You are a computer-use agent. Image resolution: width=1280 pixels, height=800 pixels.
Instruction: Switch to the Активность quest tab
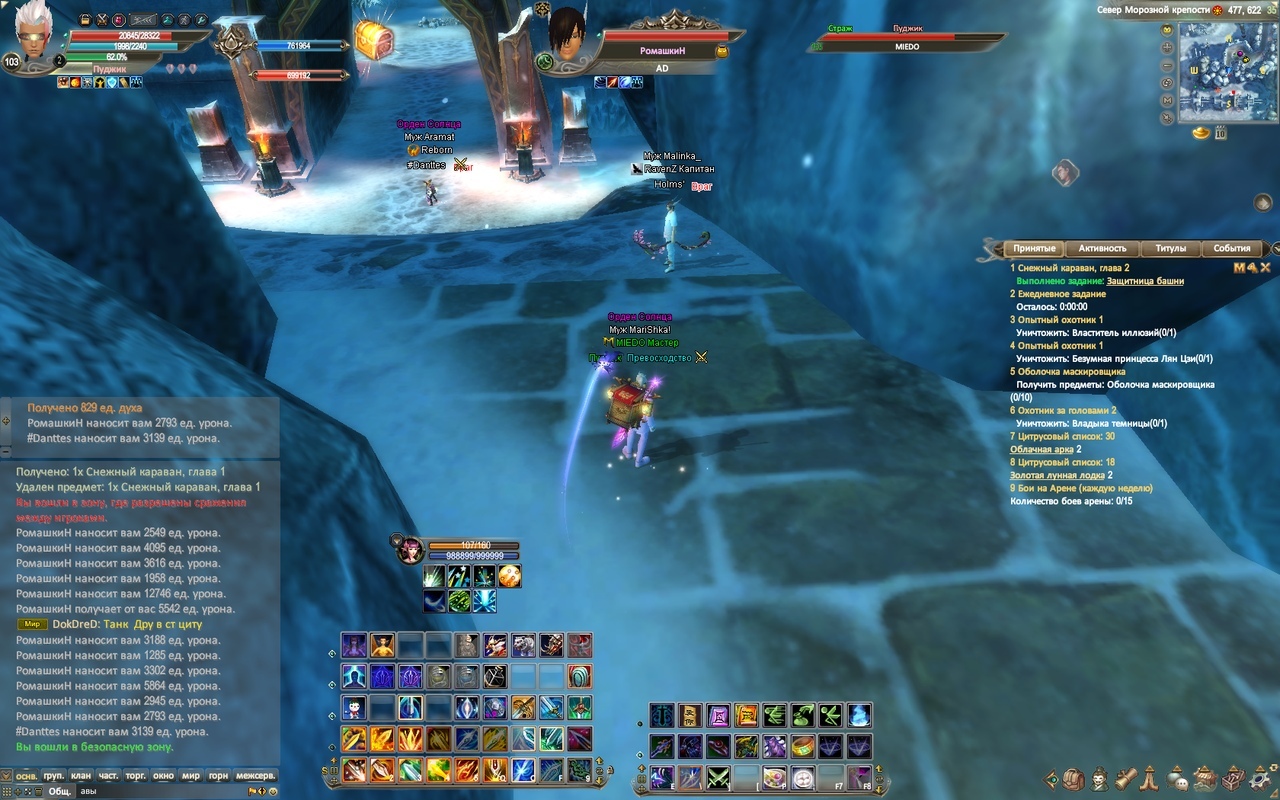(1103, 248)
